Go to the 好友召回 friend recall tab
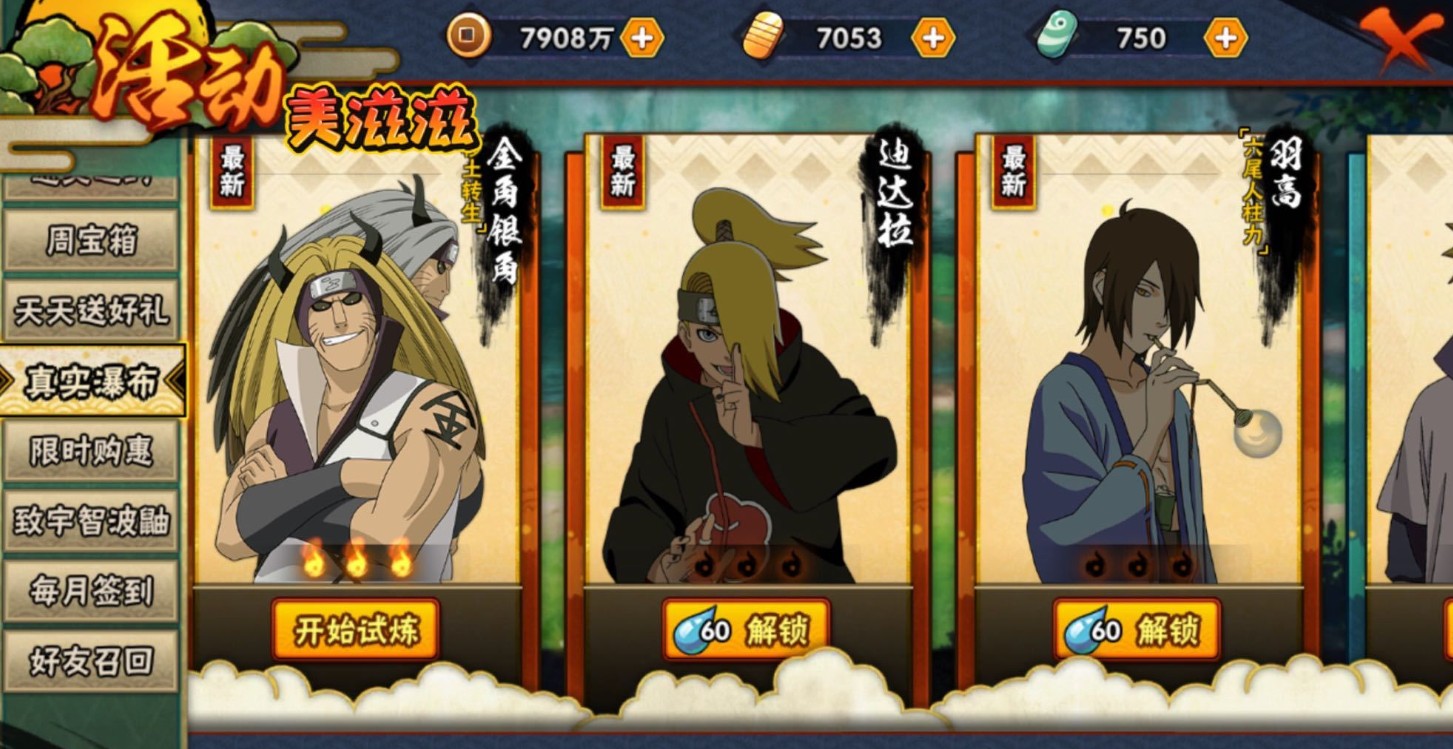This screenshot has height=749, width=1453. (x=91, y=661)
